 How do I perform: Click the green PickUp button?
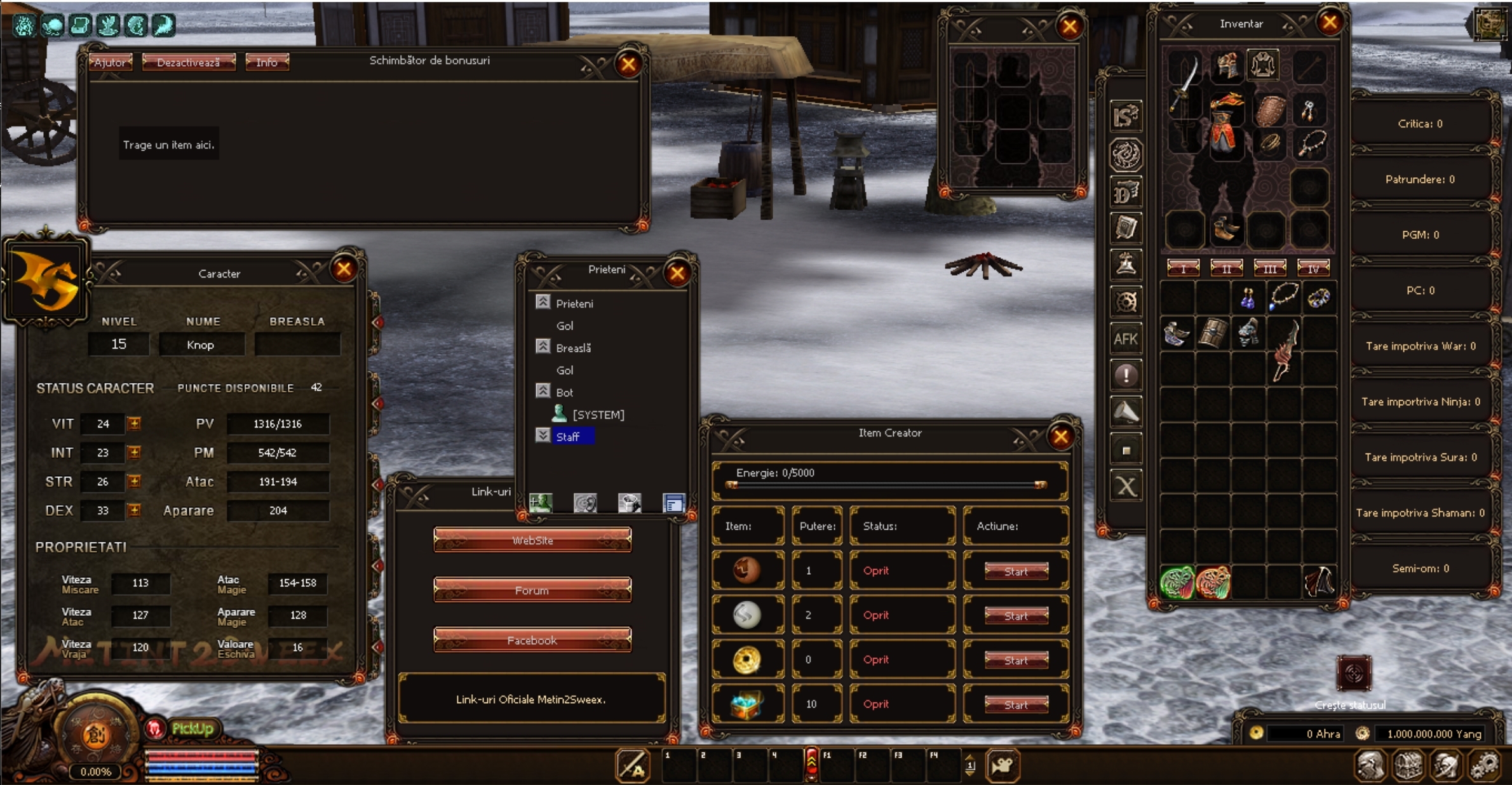coord(192,728)
